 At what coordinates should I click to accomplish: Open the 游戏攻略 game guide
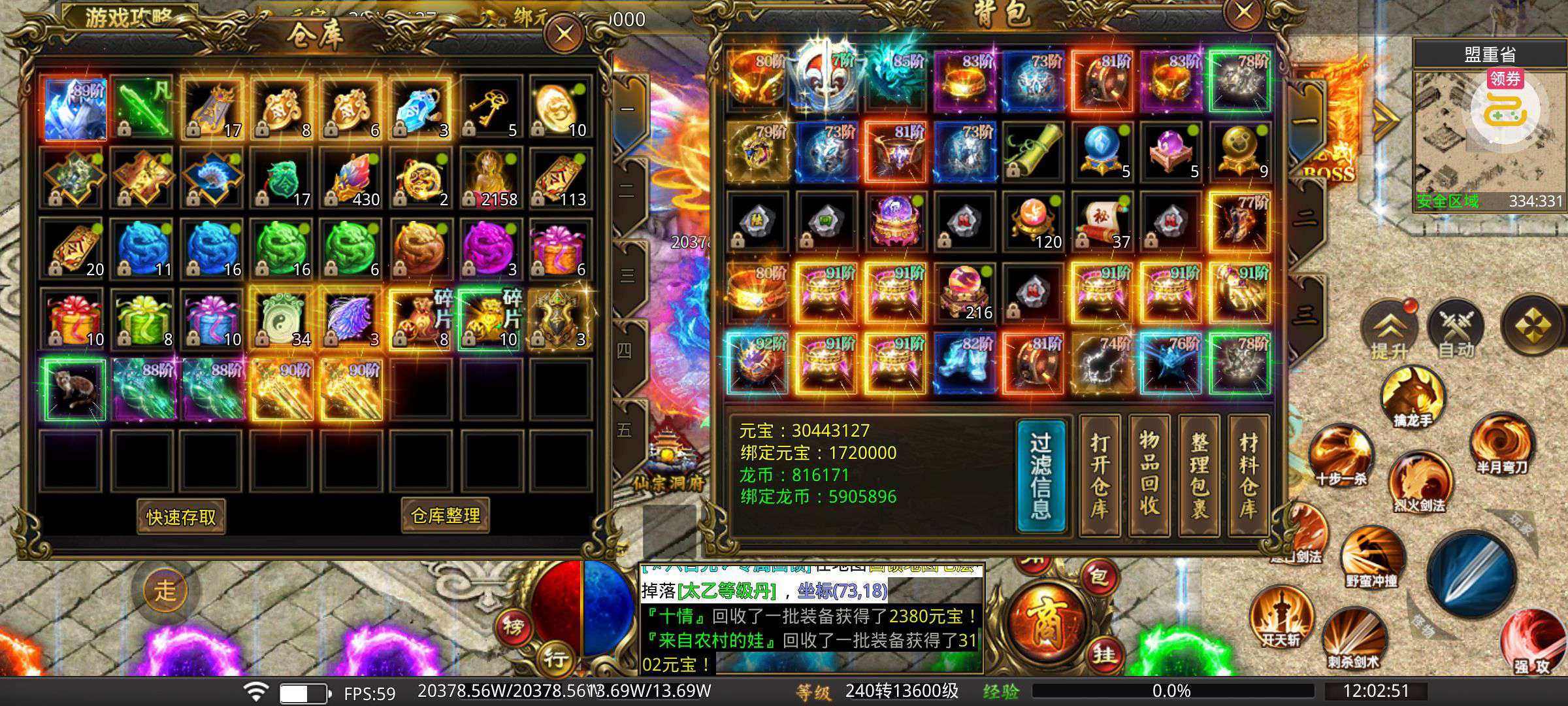[x=127, y=16]
